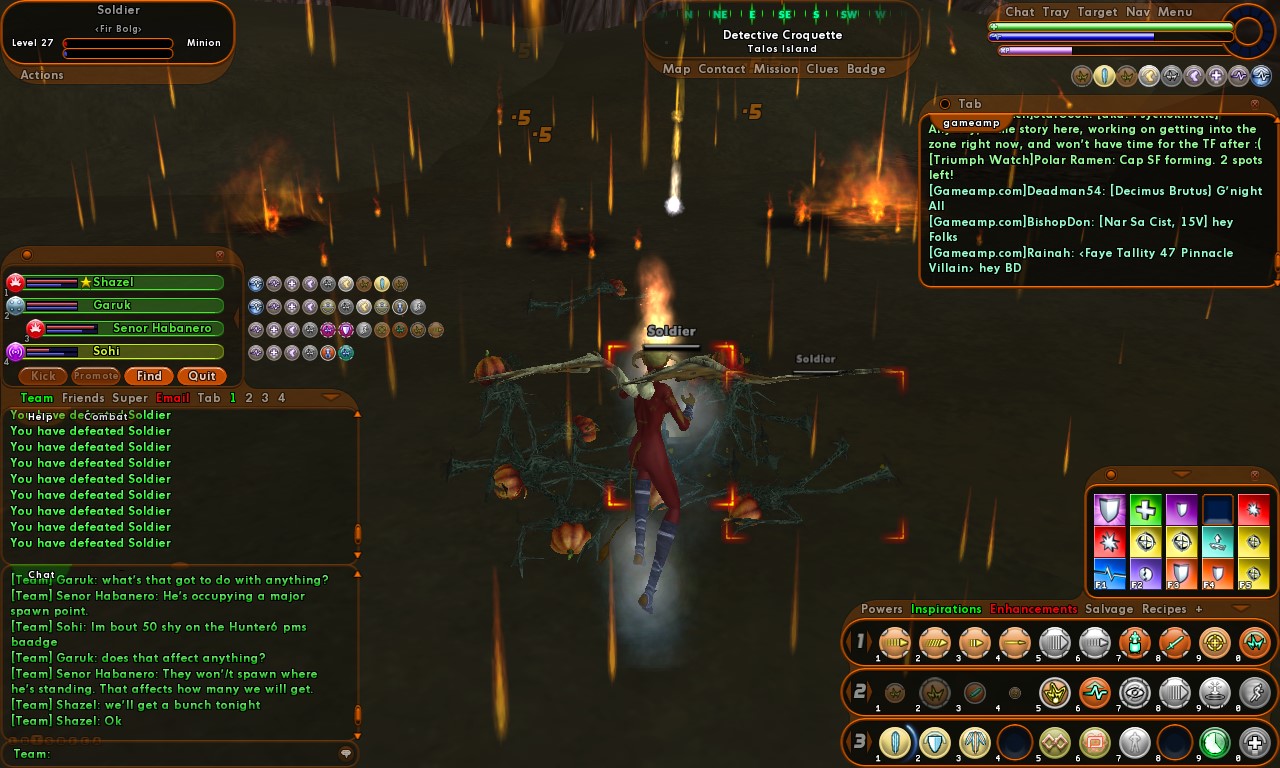Open the main Menu

pos(1175,12)
